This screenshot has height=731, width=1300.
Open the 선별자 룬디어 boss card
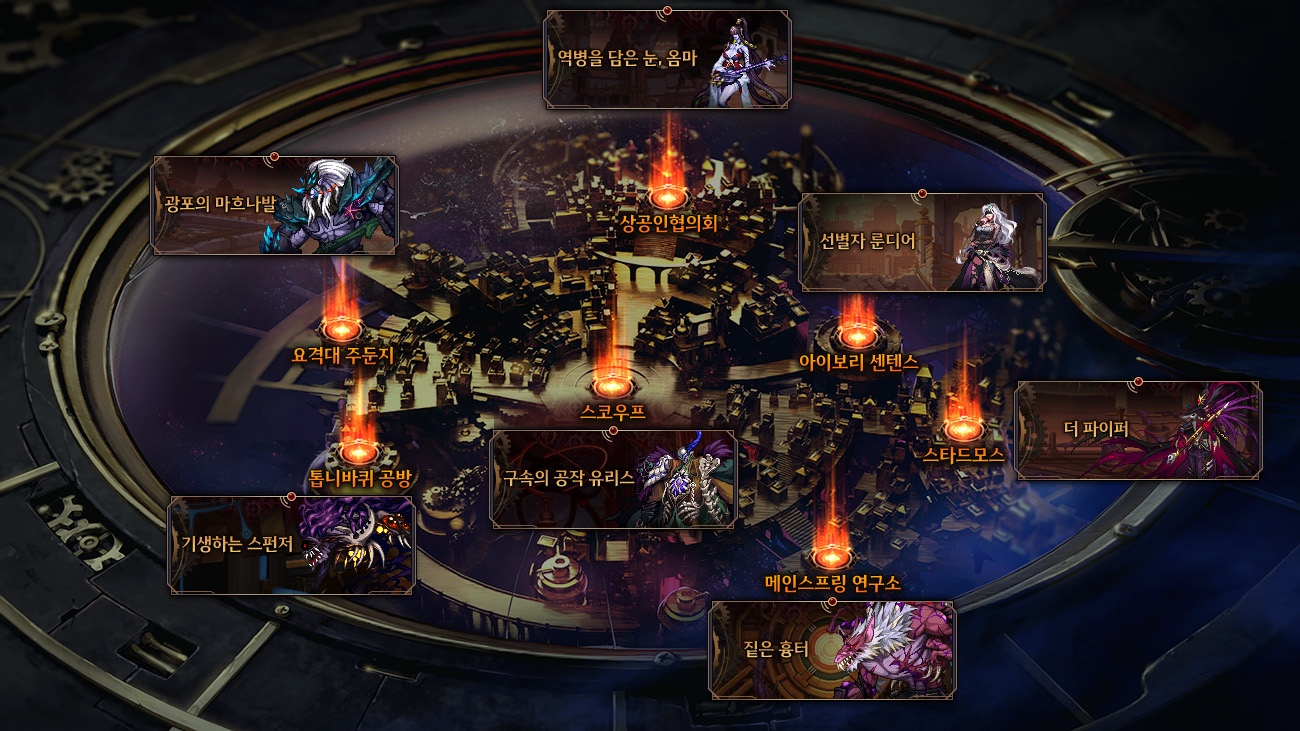tap(922, 242)
